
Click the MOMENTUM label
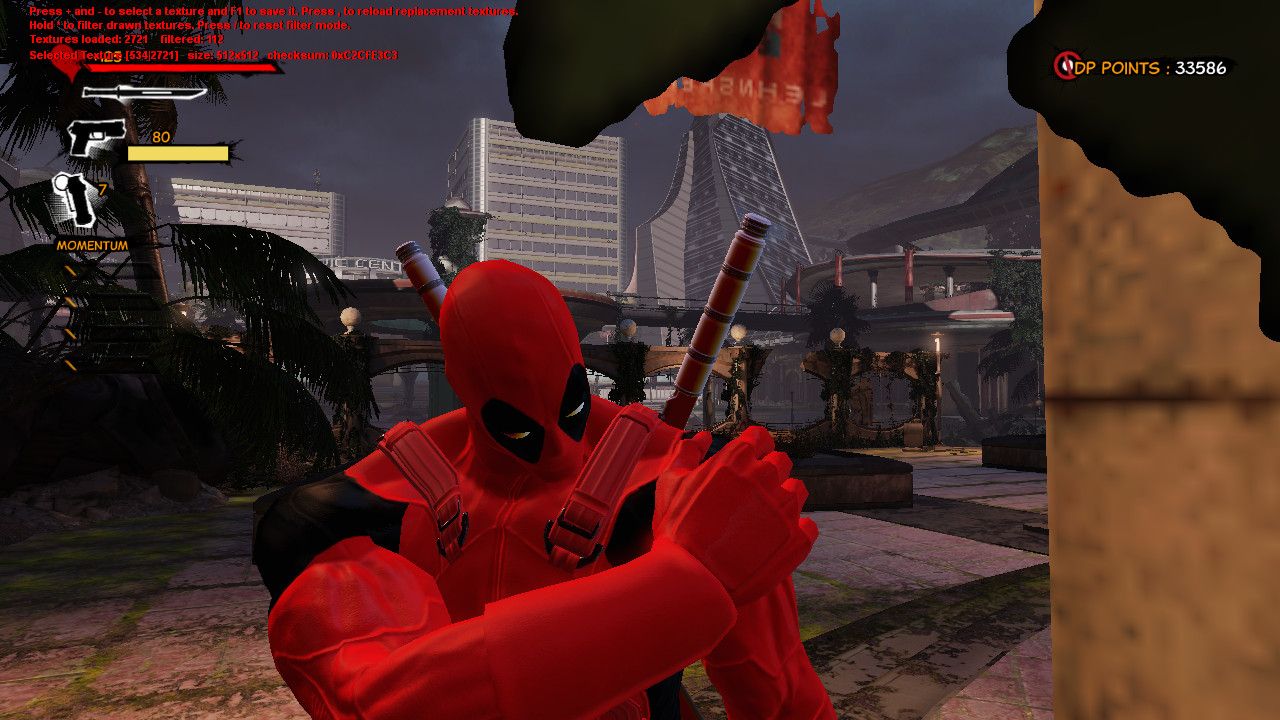(92, 243)
